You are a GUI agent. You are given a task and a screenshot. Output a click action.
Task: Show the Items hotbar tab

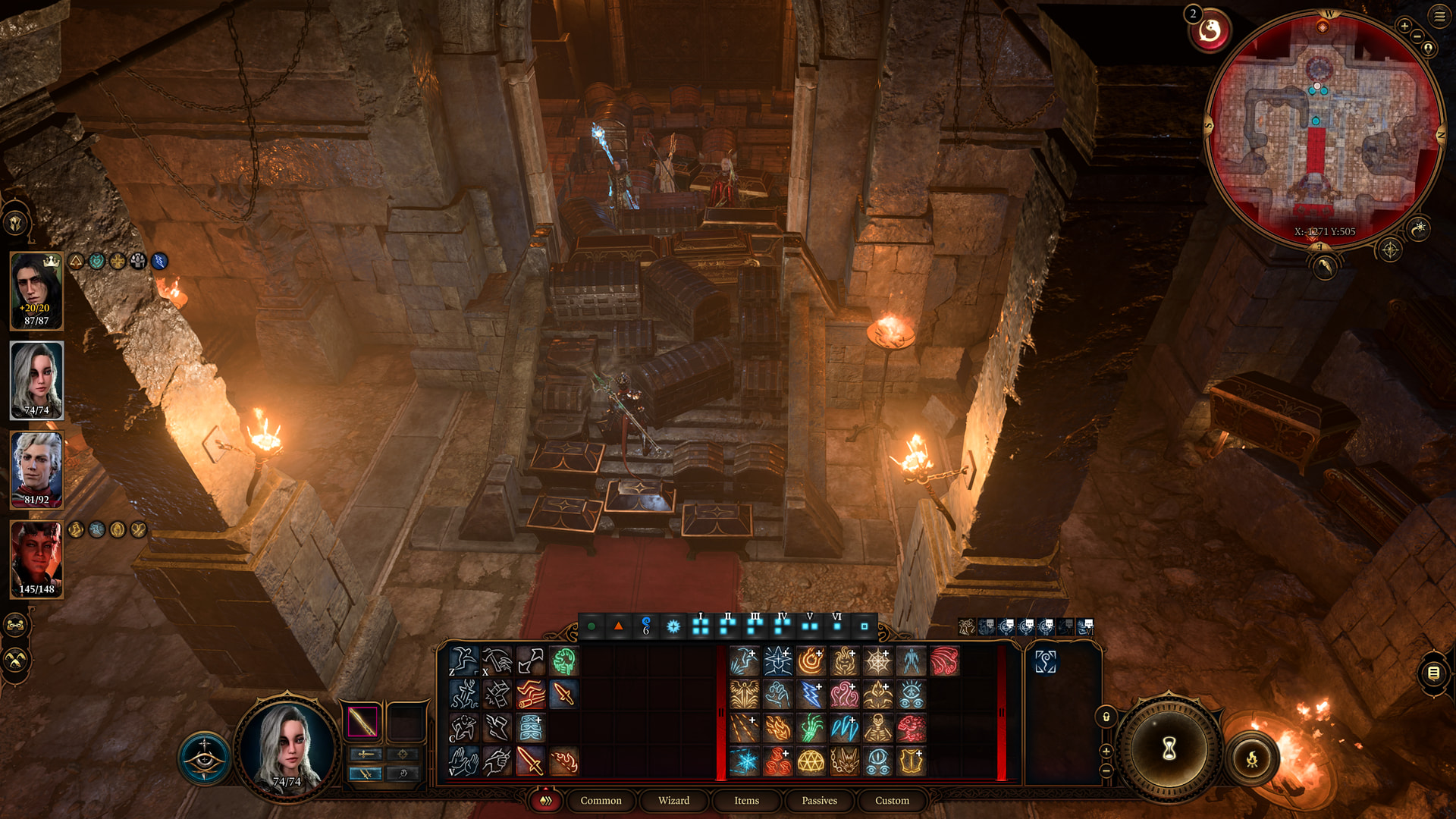point(746,801)
